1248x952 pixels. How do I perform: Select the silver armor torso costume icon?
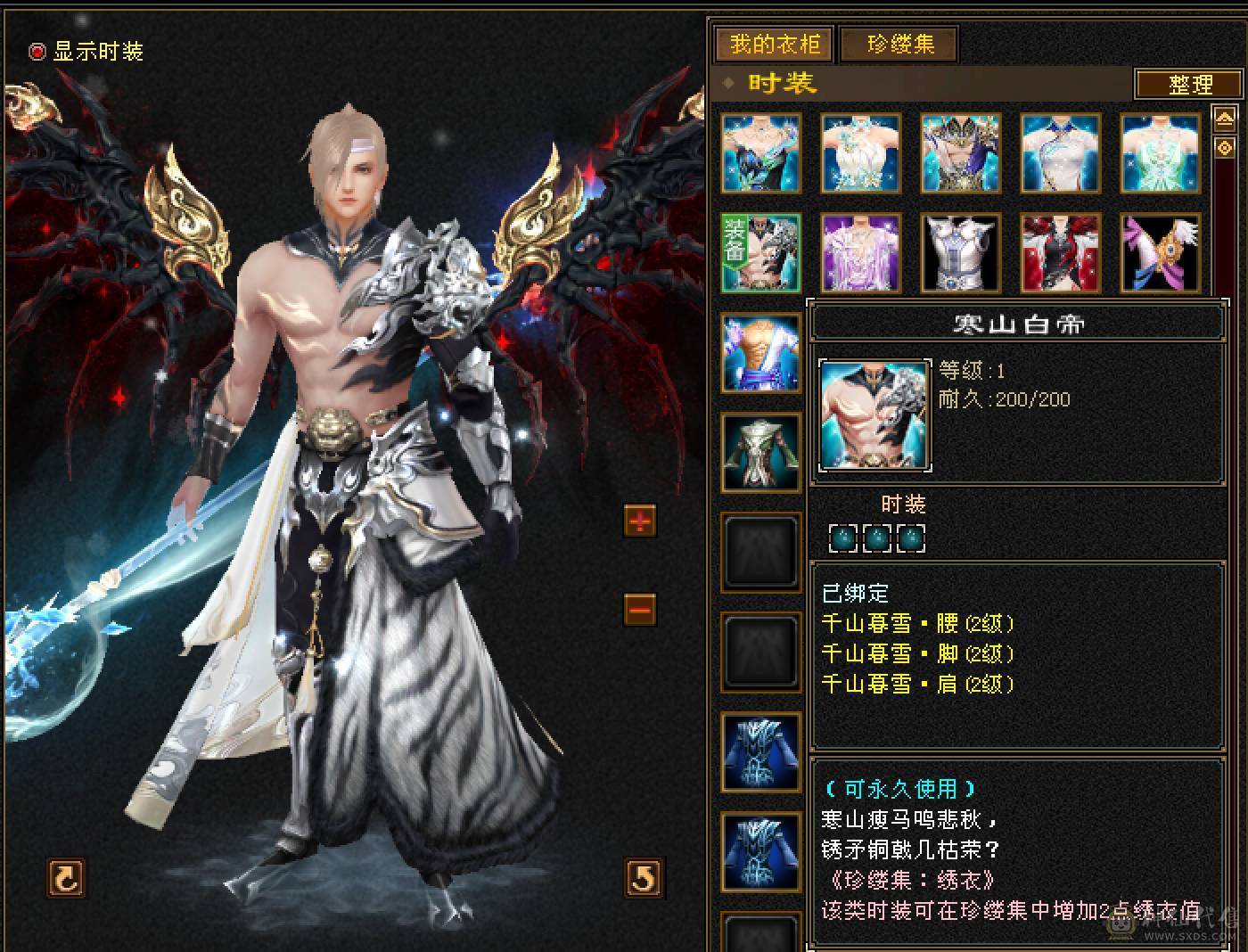[961, 253]
